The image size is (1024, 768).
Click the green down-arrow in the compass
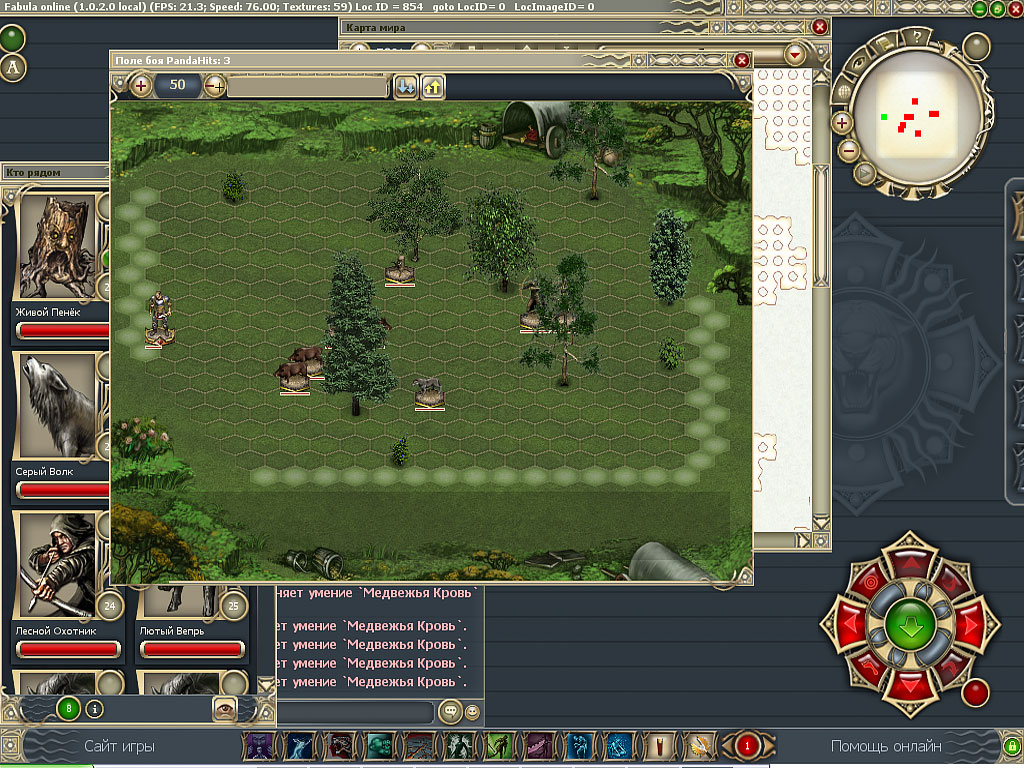pos(909,625)
